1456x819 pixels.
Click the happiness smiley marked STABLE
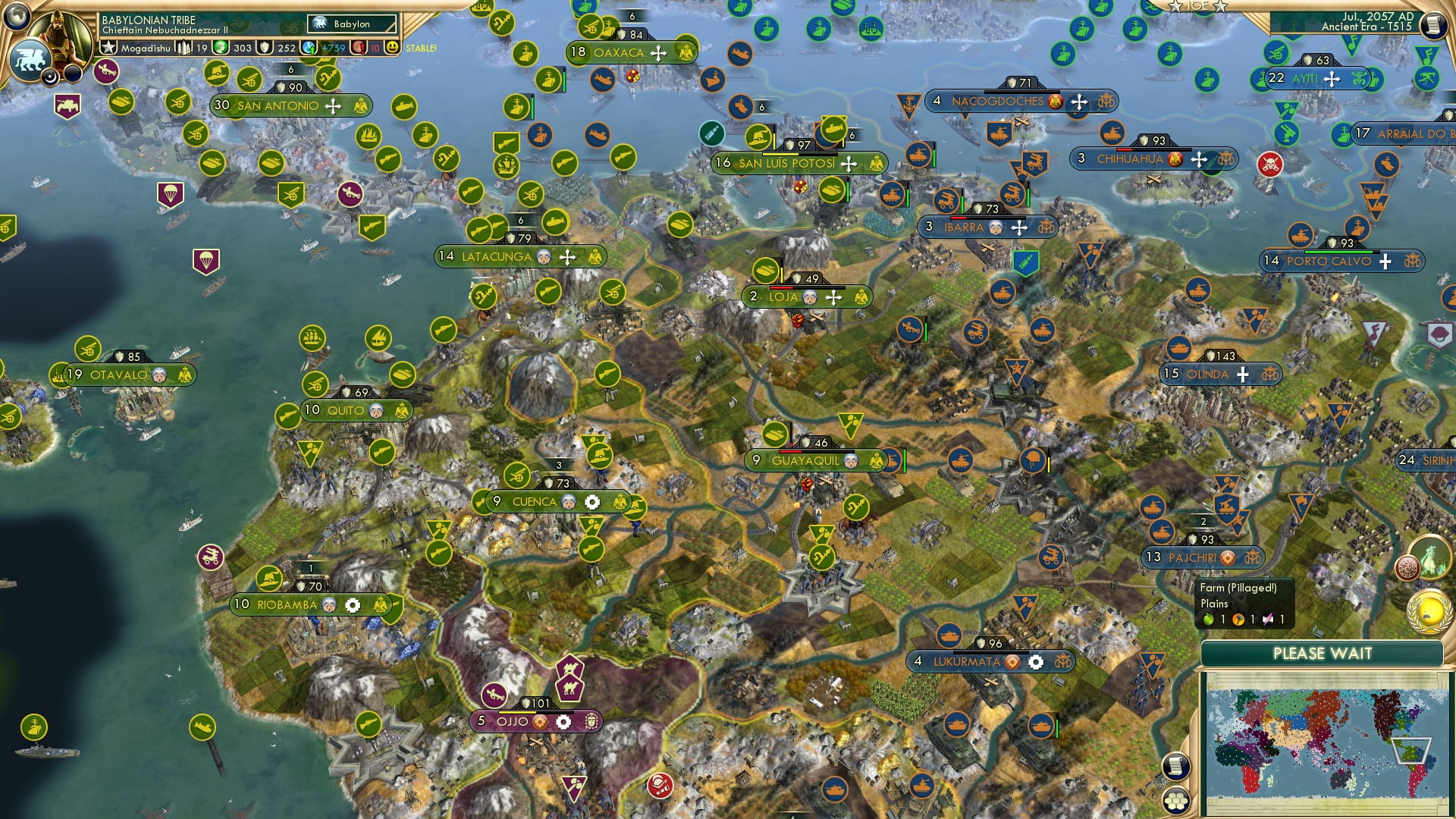pos(391,47)
